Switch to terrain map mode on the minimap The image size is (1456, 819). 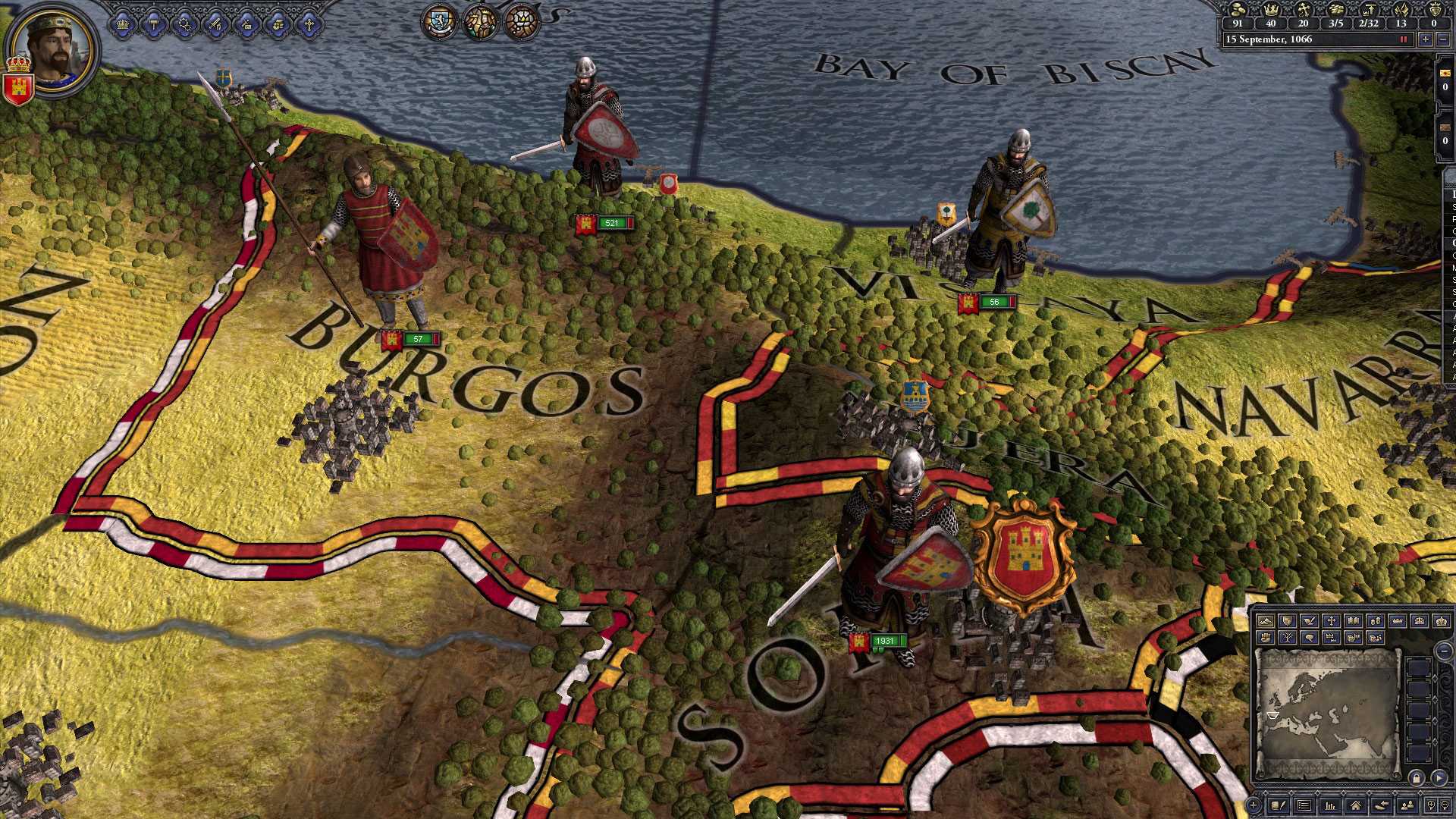[x=1265, y=620]
